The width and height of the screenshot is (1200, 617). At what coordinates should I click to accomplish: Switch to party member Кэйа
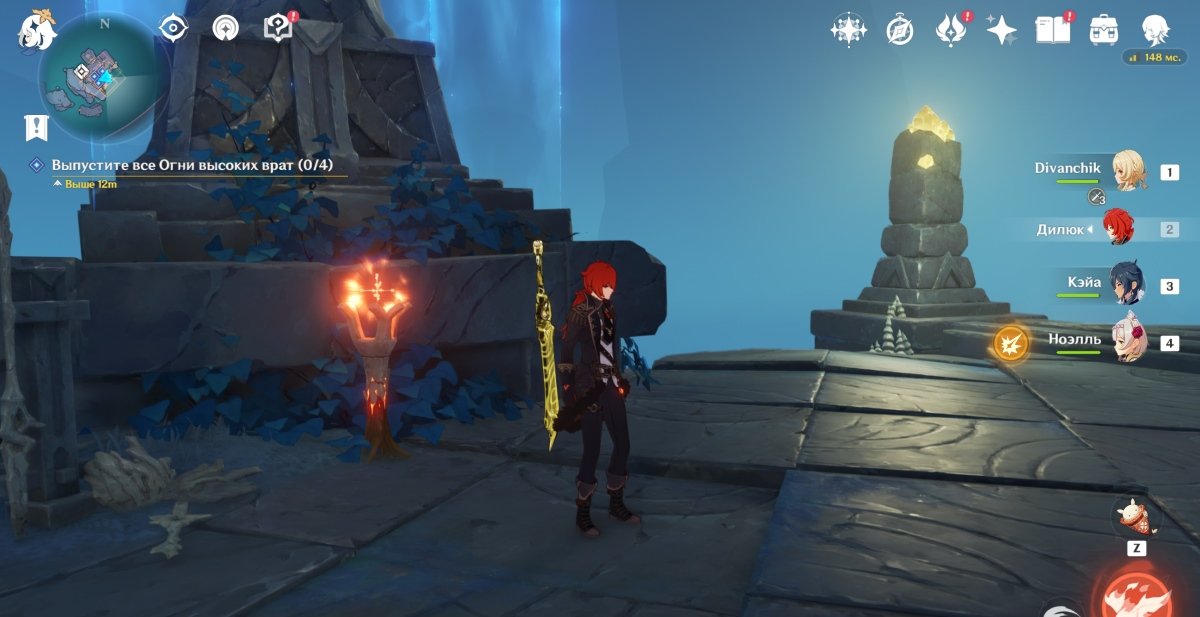[x=1130, y=285]
